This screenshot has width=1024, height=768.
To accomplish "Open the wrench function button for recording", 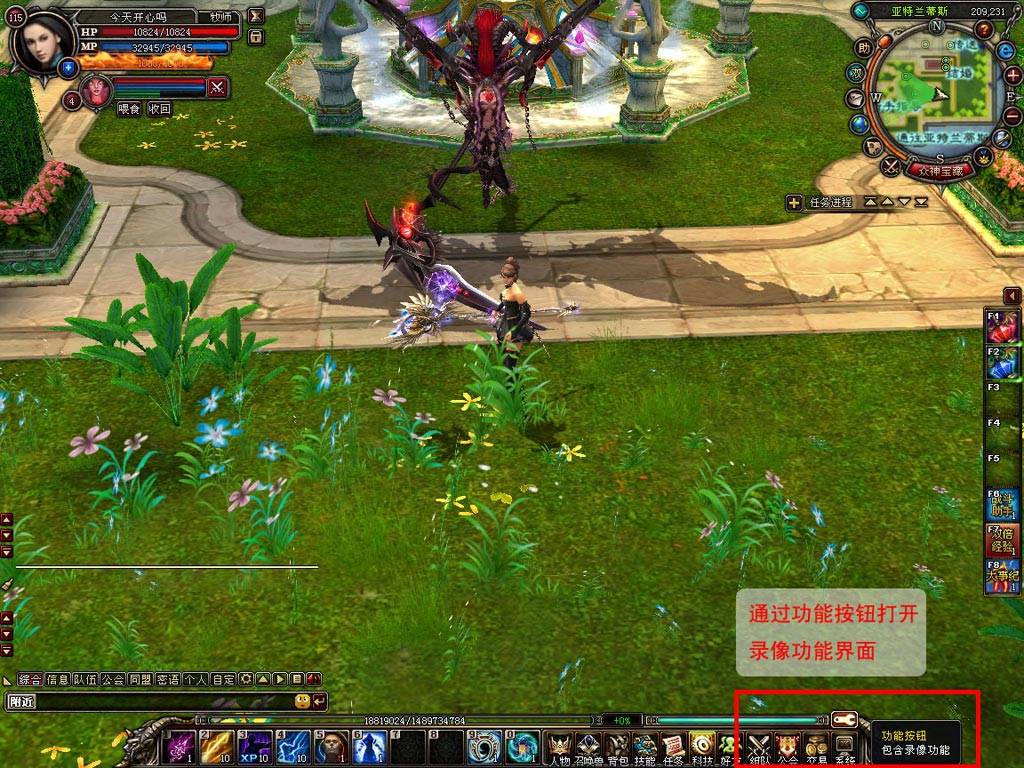I will click(844, 719).
